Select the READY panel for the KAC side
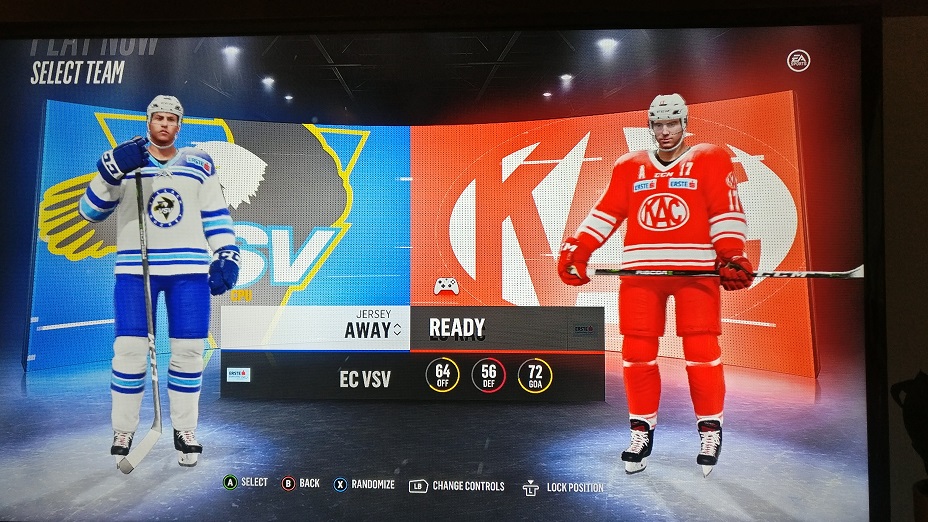The width and height of the screenshot is (928, 522). [x=506, y=328]
